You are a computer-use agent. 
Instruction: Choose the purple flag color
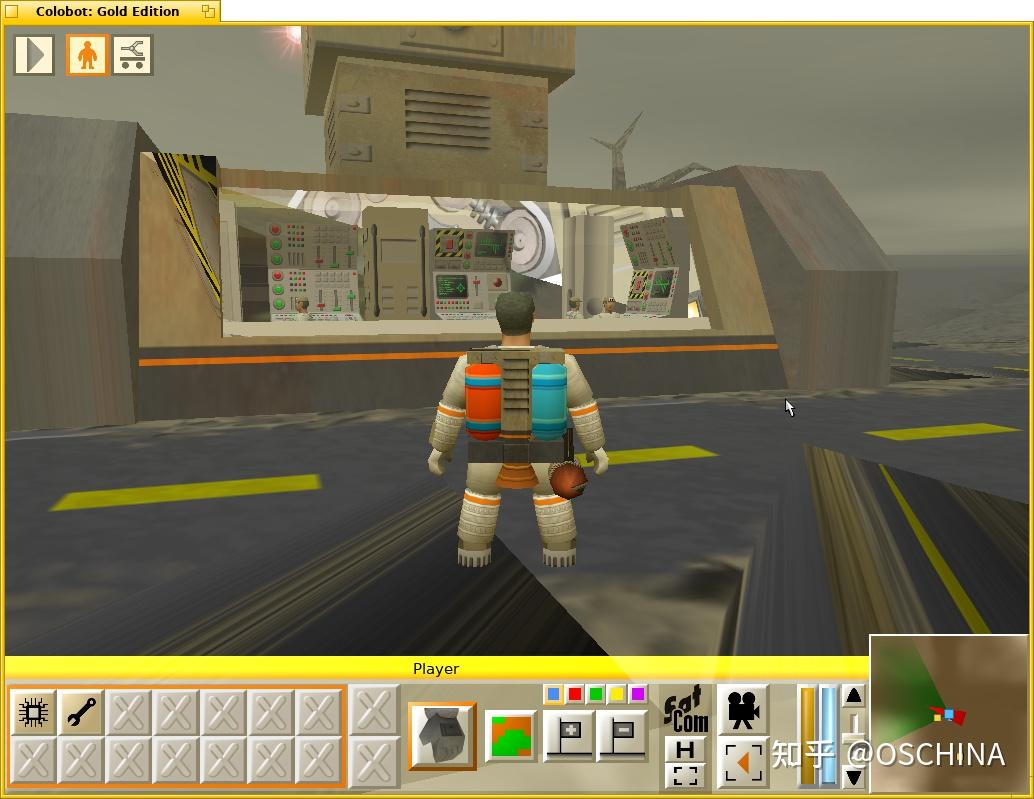pos(638,695)
